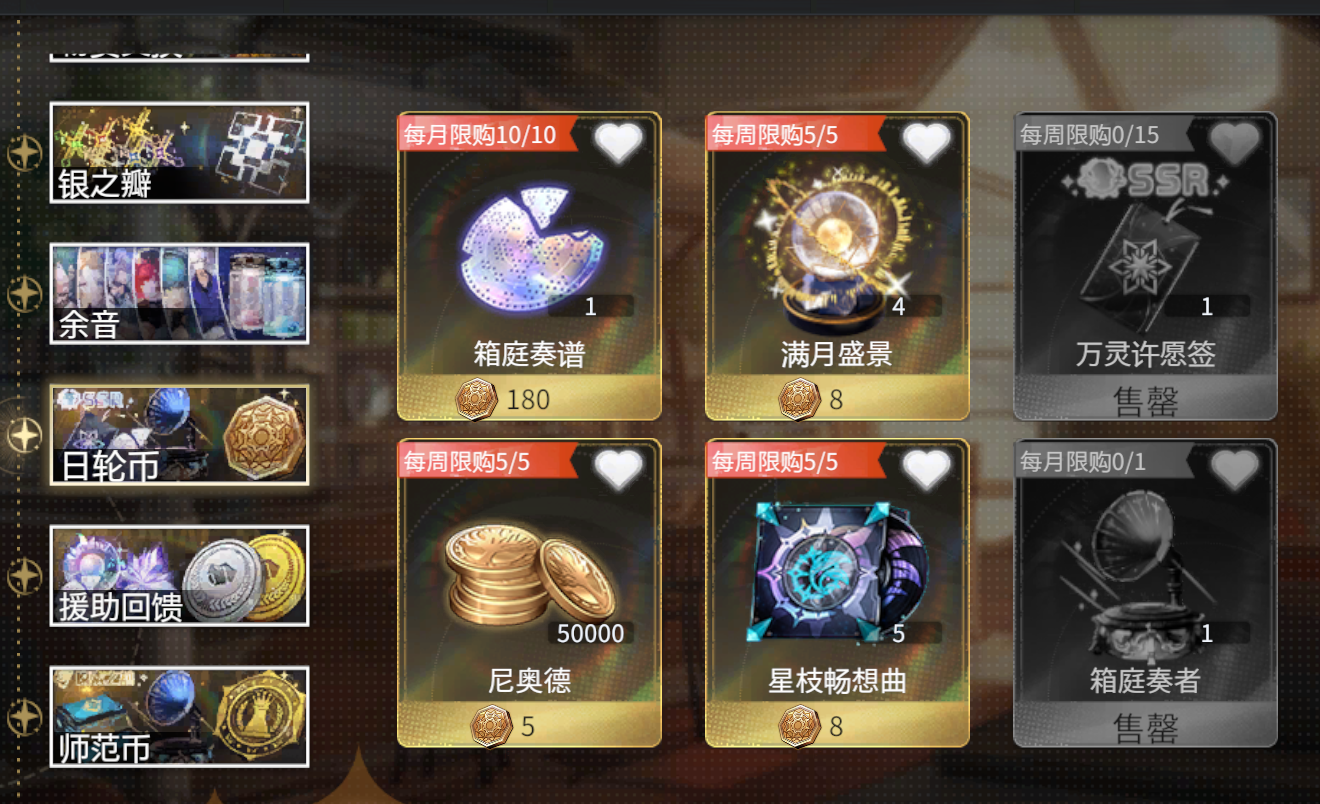The height and width of the screenshot is (804, 1320).
Task: Open the 余音 shop category
Action: click(x=179, y=293)
